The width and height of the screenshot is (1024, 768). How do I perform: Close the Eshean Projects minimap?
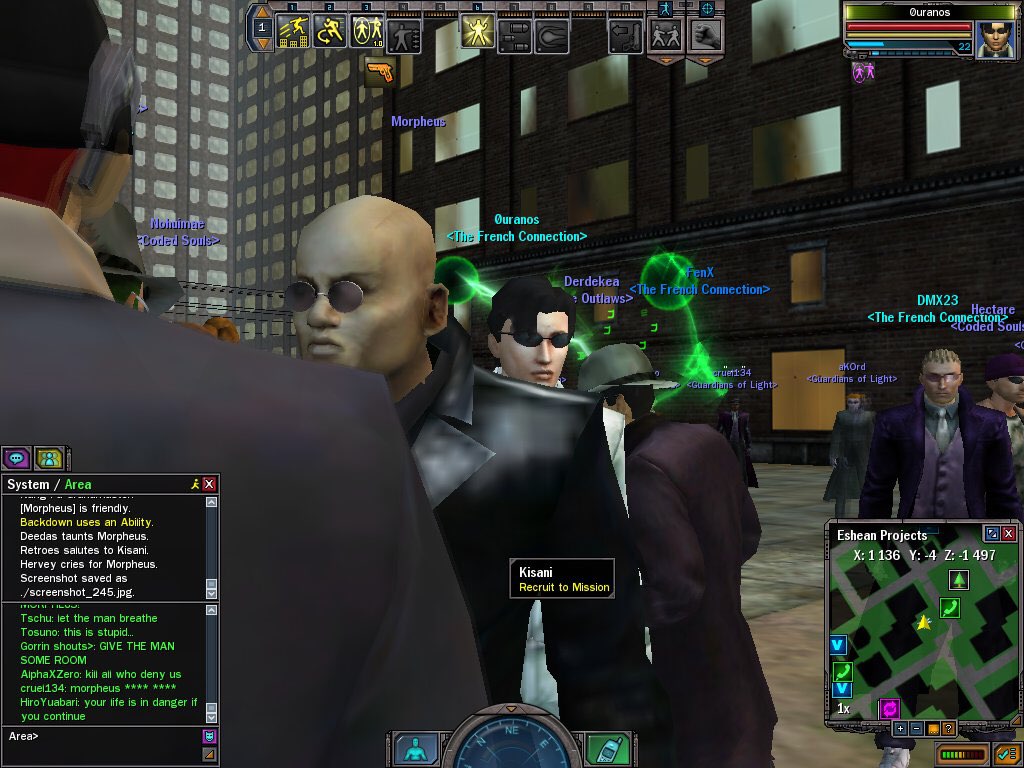click(x=1008, y=534)
